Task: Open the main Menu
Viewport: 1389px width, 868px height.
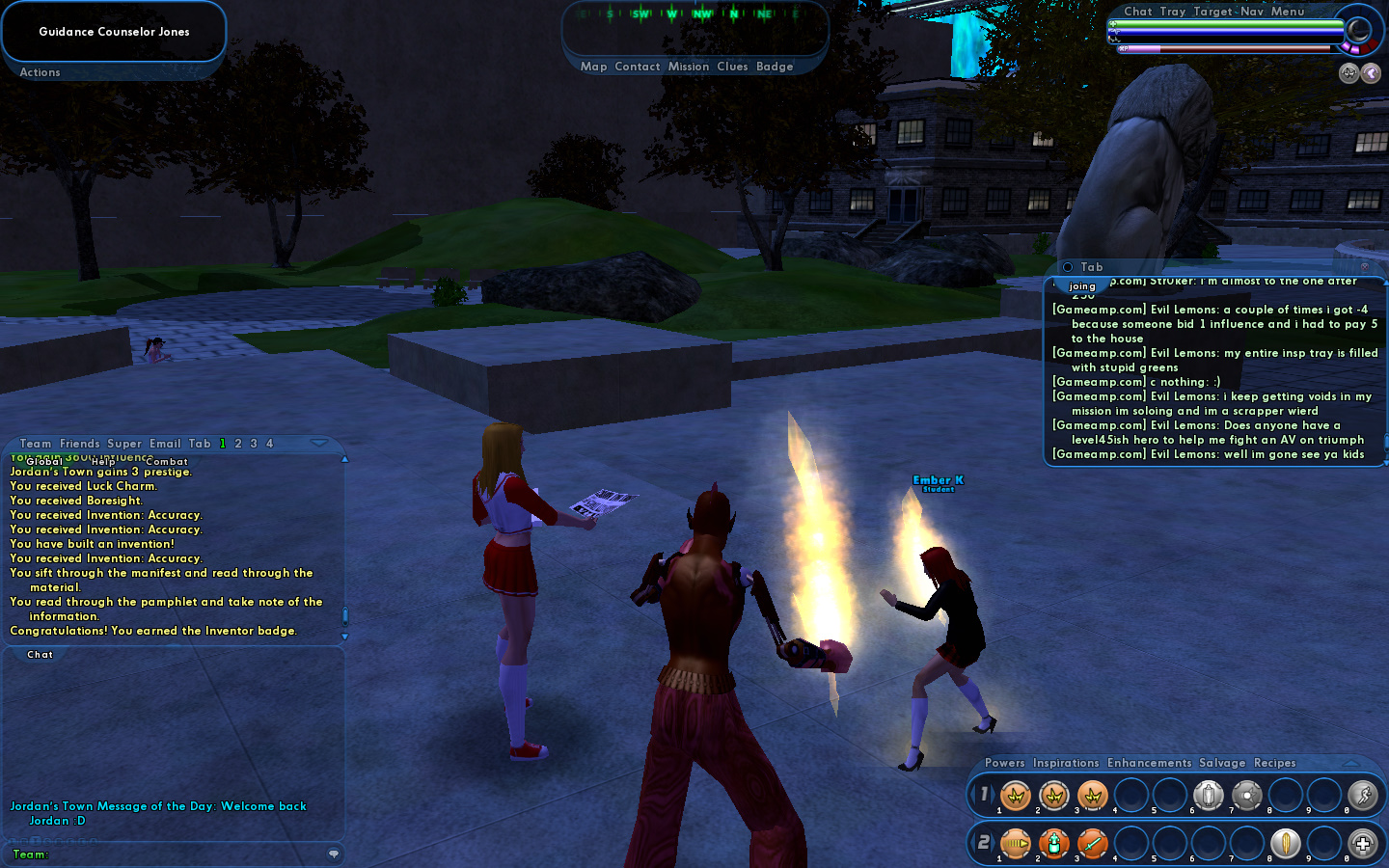Action: pos(1287,12)
